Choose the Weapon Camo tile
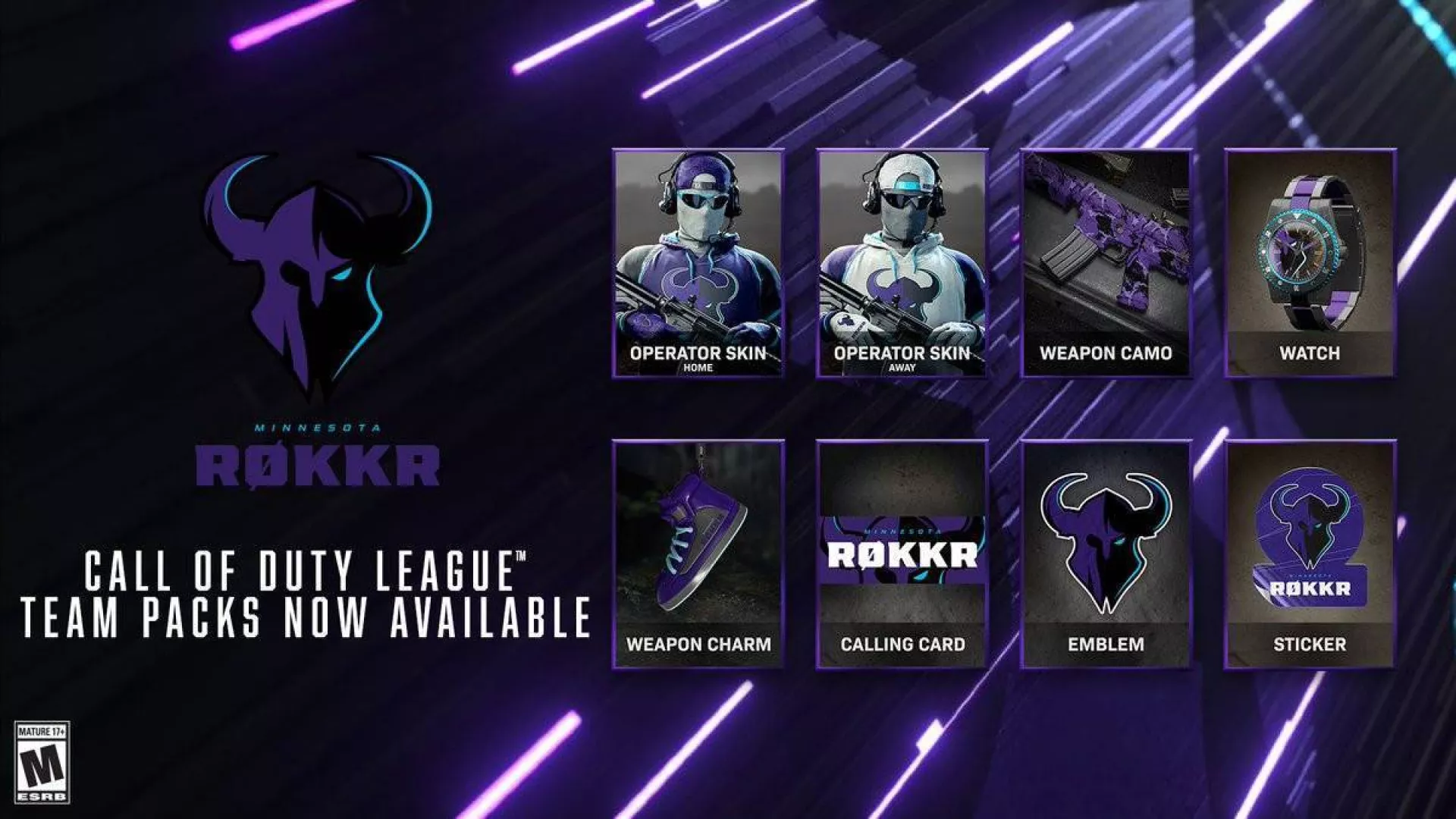 (x=1106, y=263)
